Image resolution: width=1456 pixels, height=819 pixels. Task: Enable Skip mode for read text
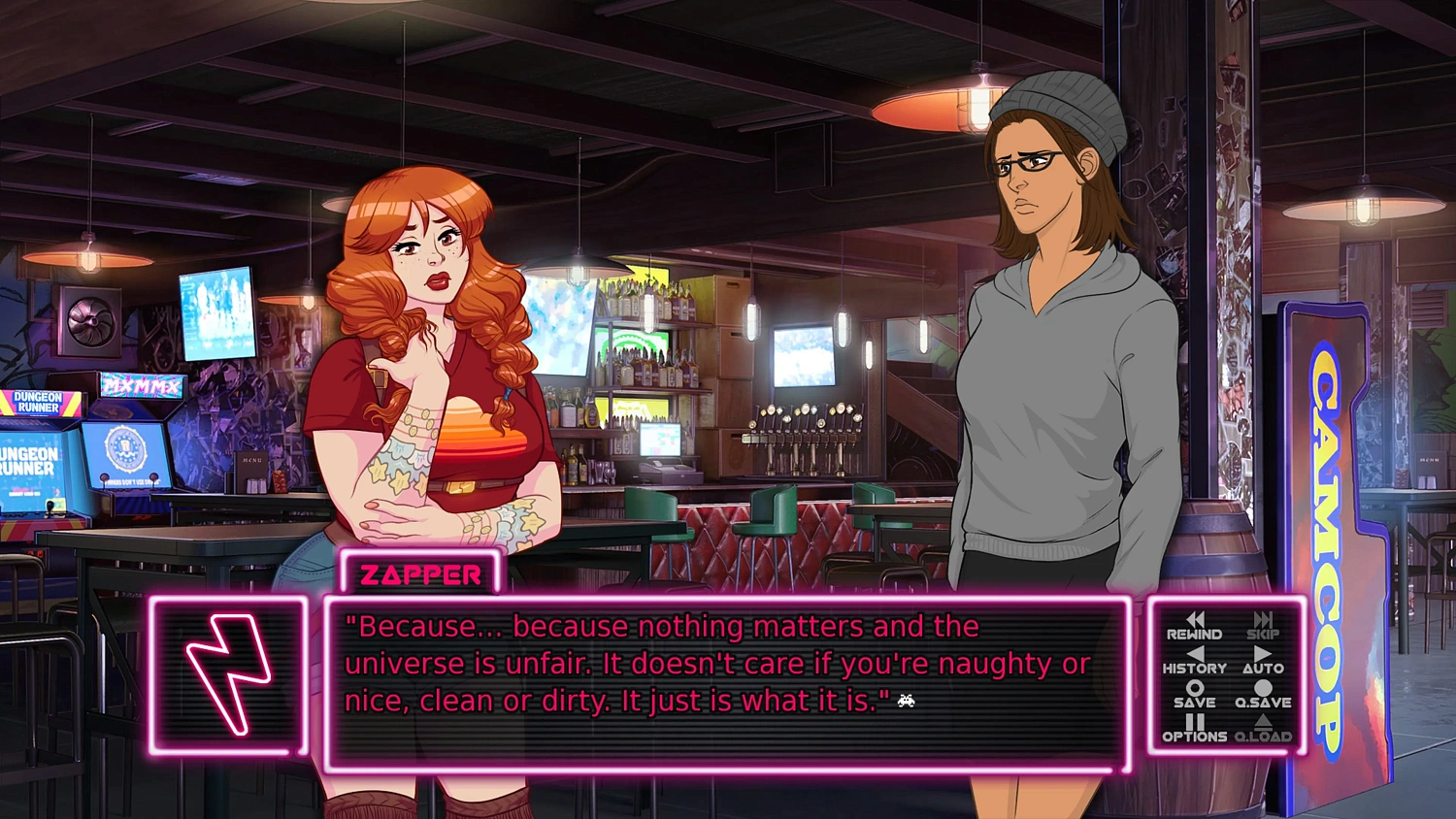point(1263,629)
